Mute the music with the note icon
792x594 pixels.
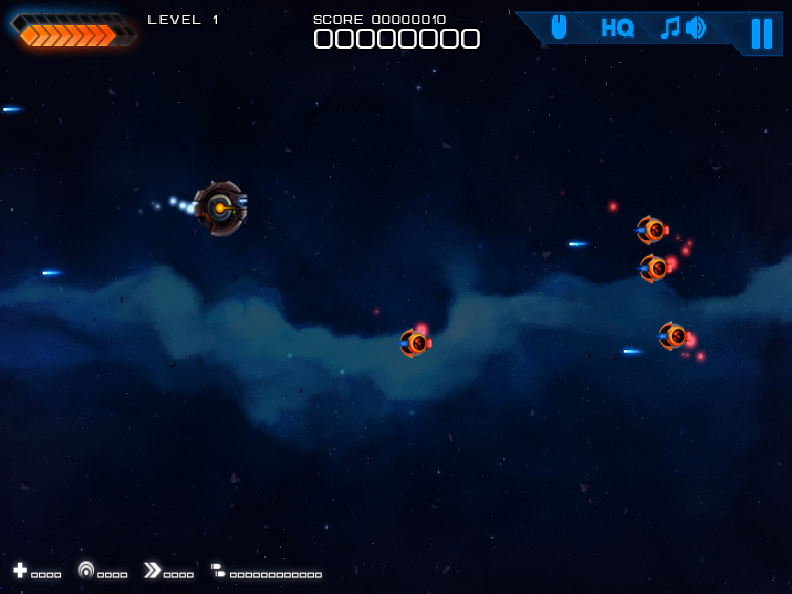point(670,28)
